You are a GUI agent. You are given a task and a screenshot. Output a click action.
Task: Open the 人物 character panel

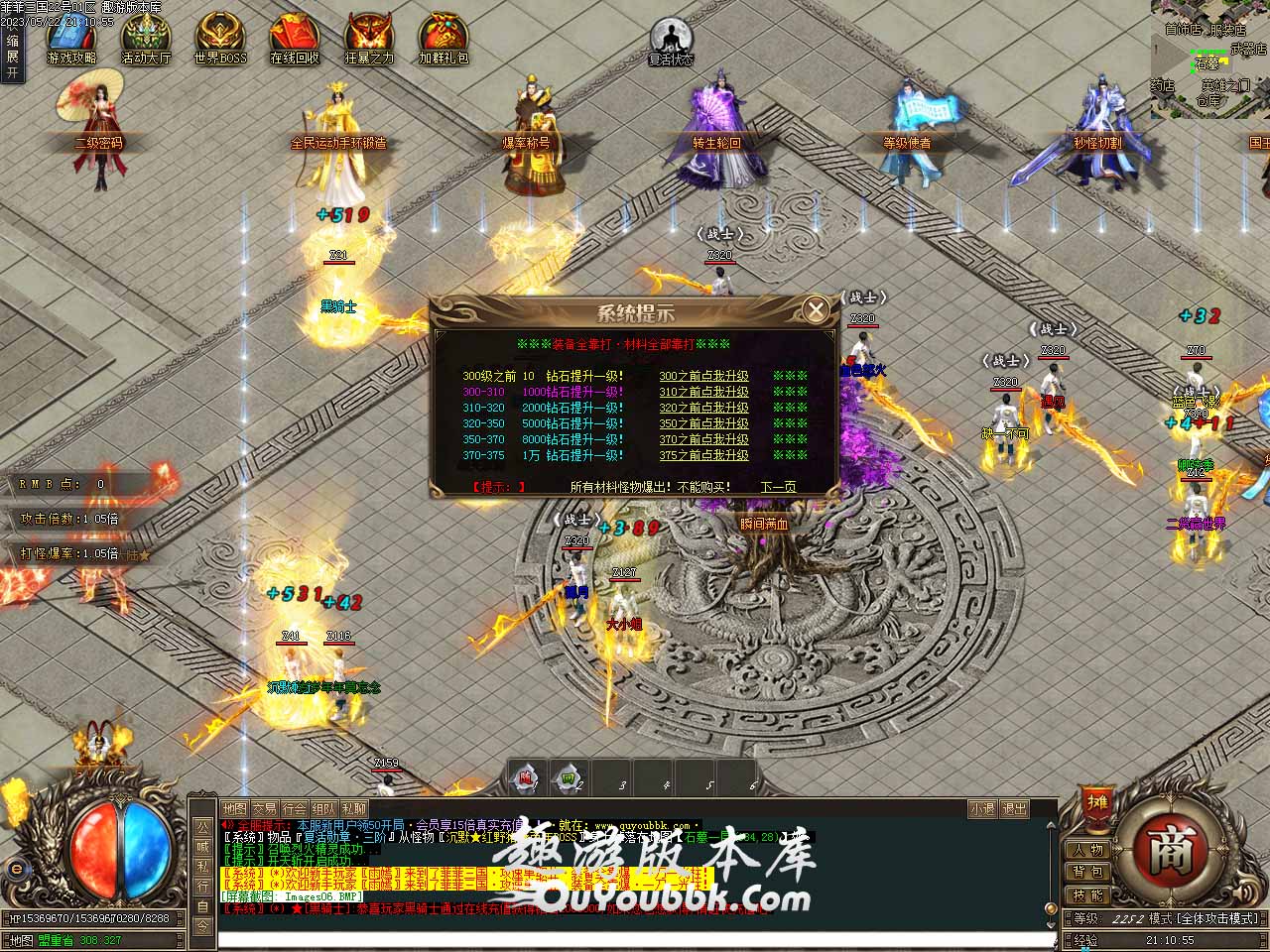(x=1087, y=850)
